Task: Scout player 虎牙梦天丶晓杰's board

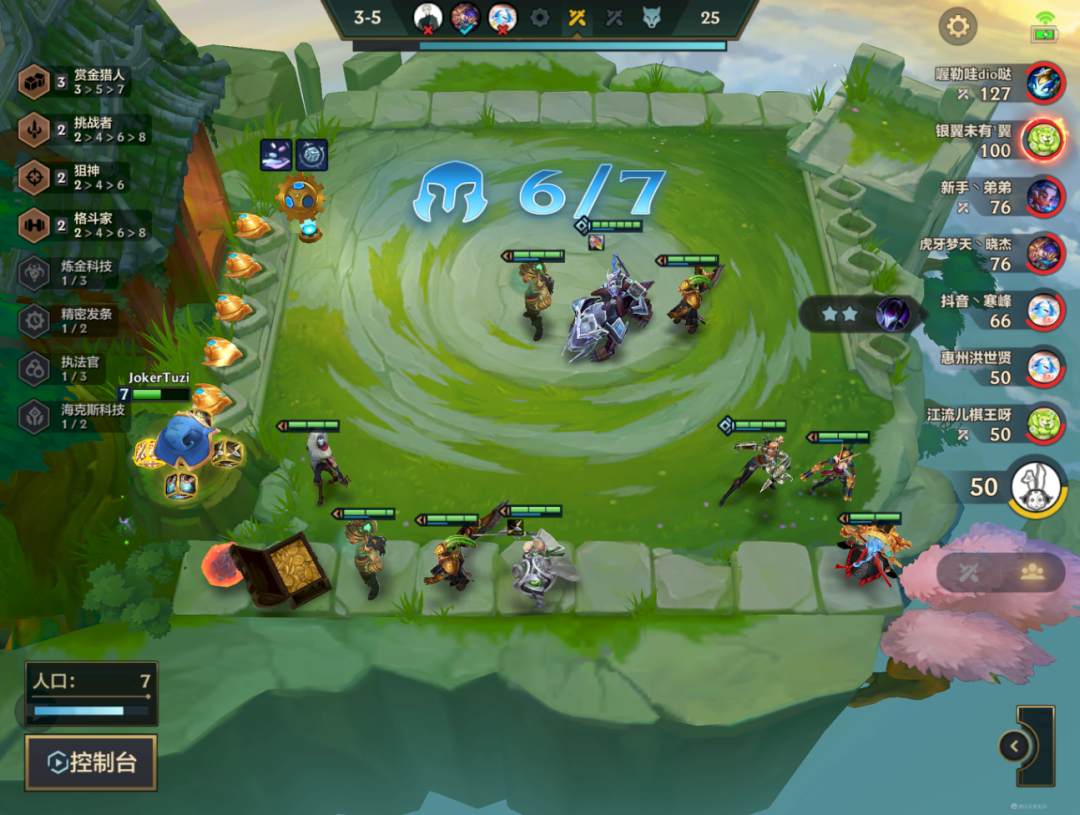Action: (1043, 253)
